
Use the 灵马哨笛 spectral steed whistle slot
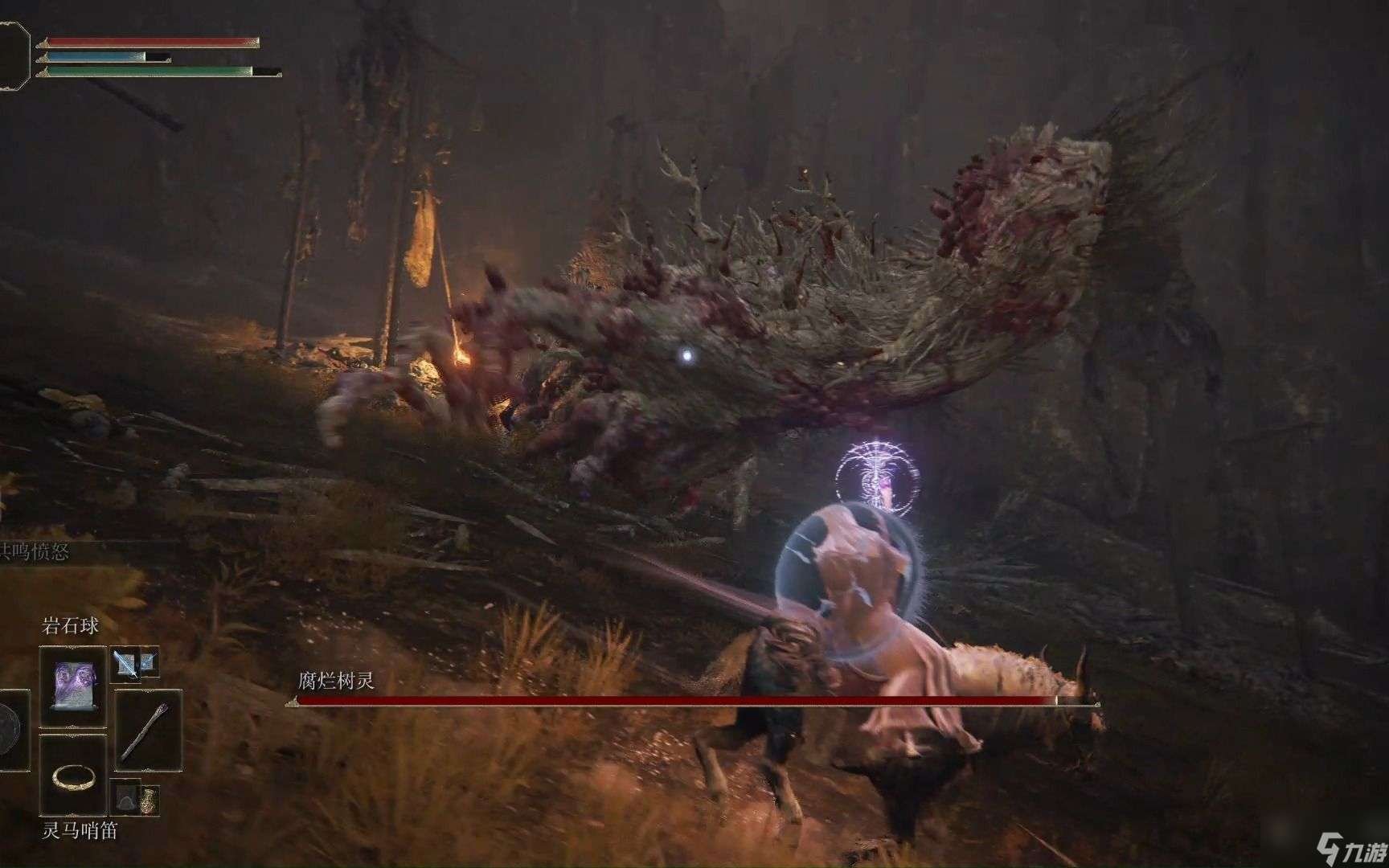[73, 776]
